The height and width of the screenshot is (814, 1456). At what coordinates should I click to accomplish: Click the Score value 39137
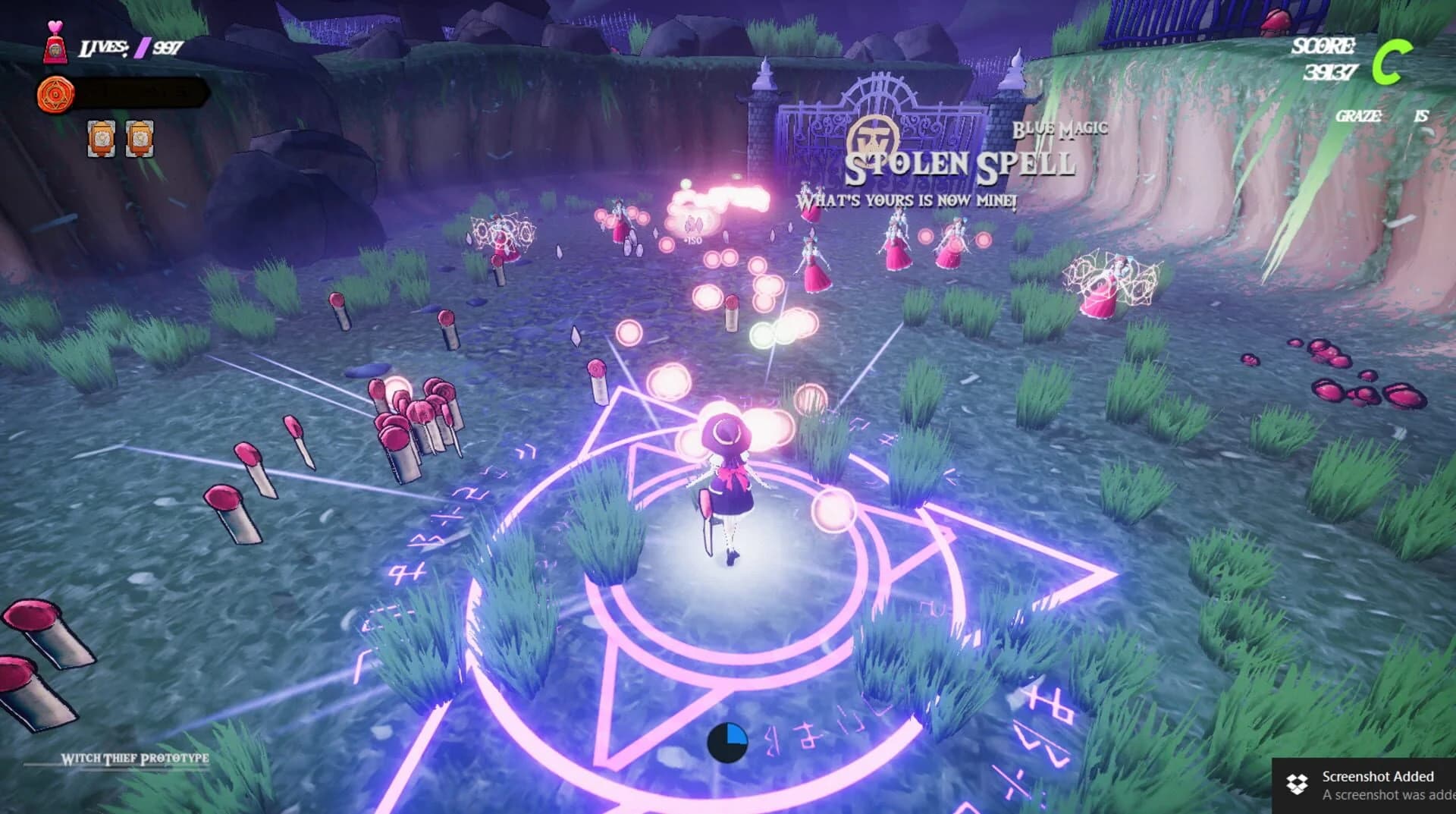click(1331, 73)
